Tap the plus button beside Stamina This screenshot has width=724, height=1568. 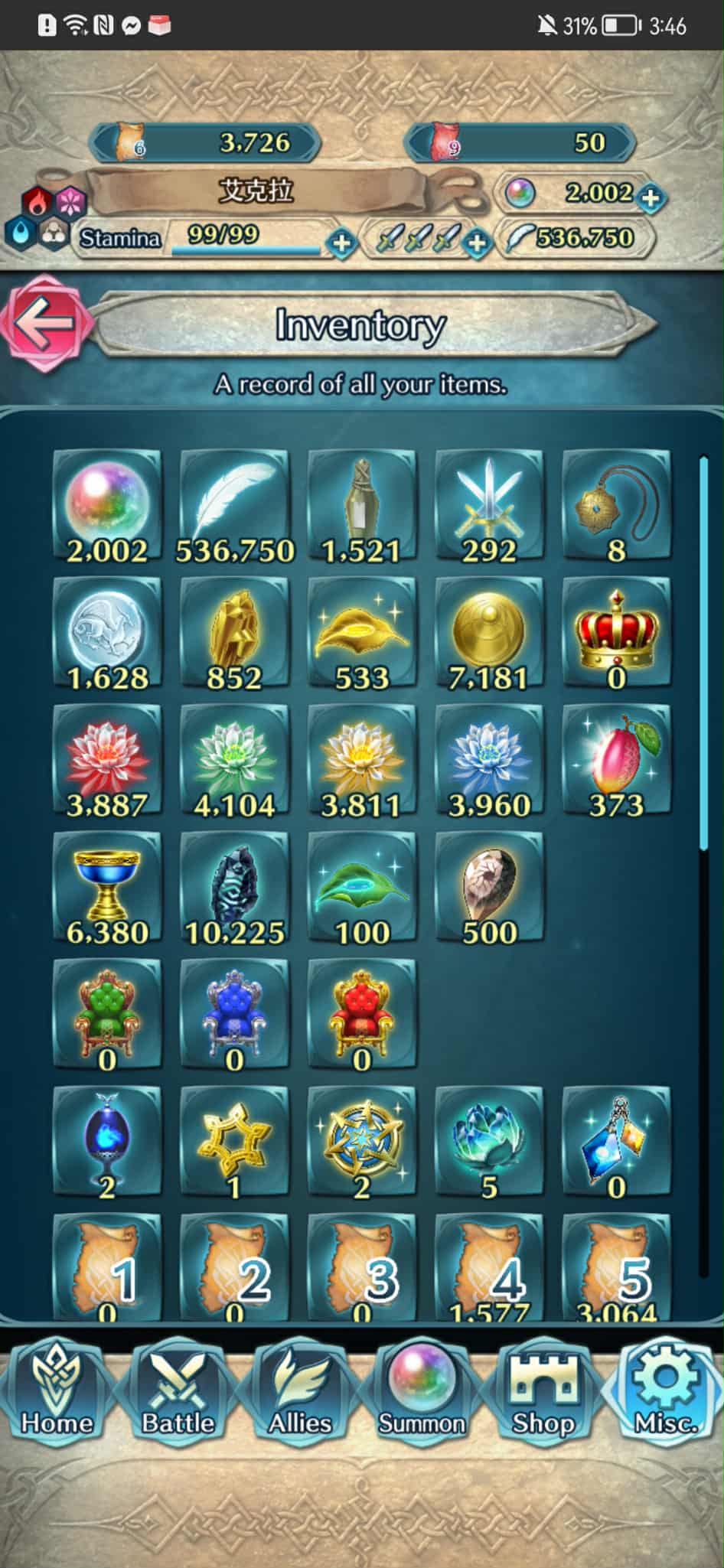341,243
